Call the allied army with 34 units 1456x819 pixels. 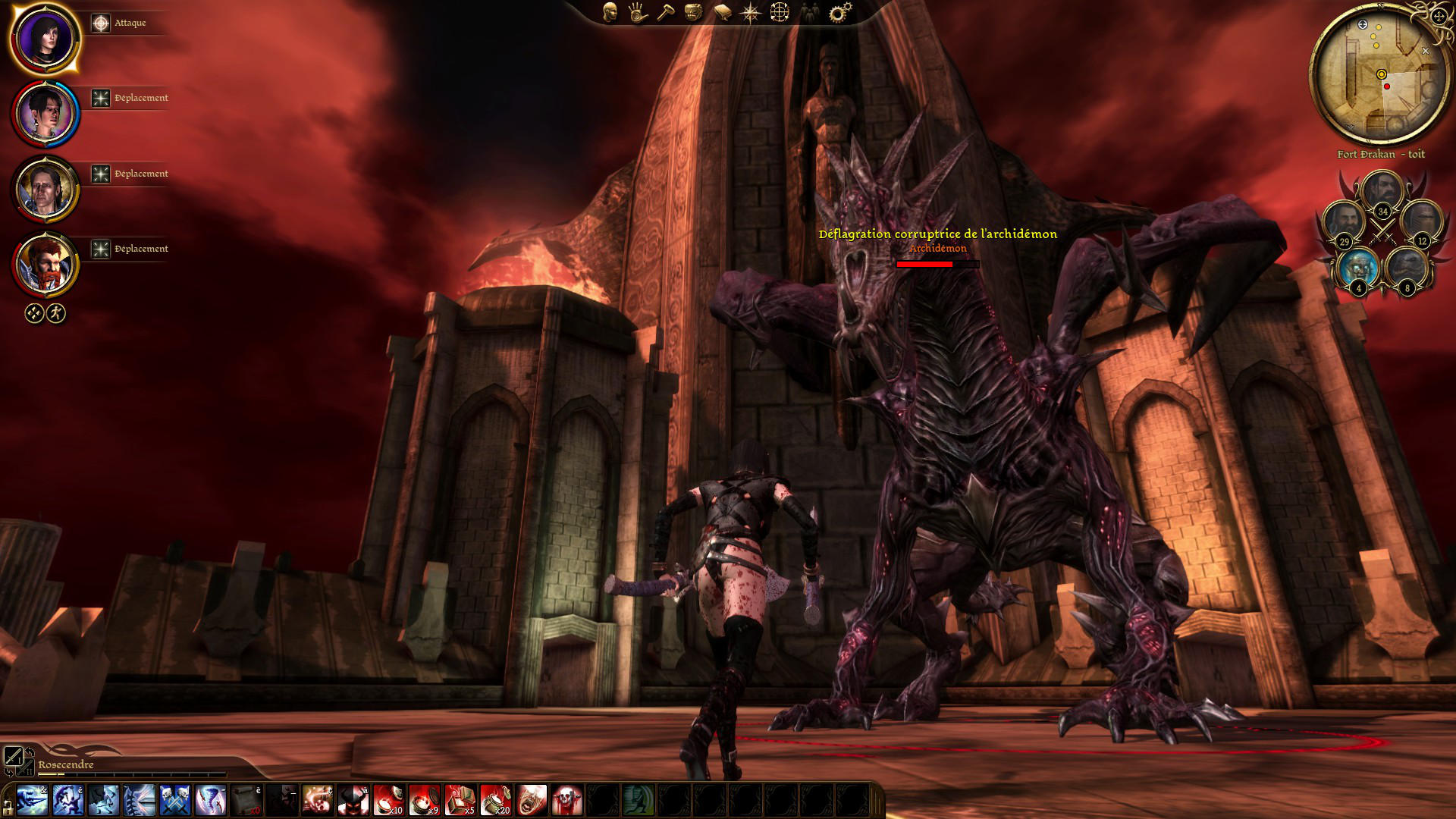click(1382, 193)
